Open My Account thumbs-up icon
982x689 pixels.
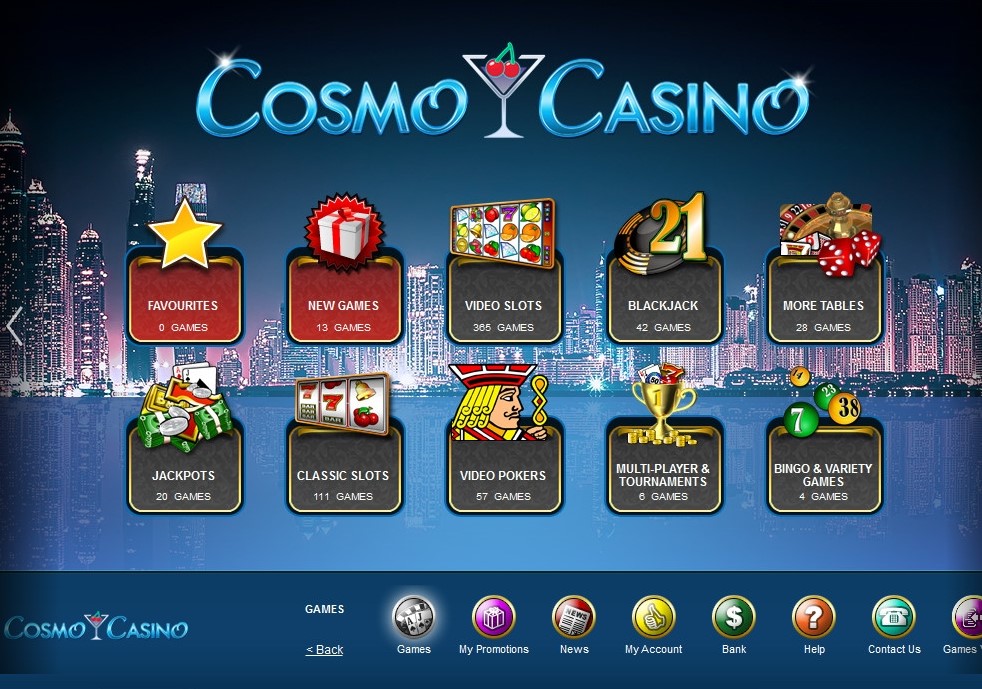653,618
